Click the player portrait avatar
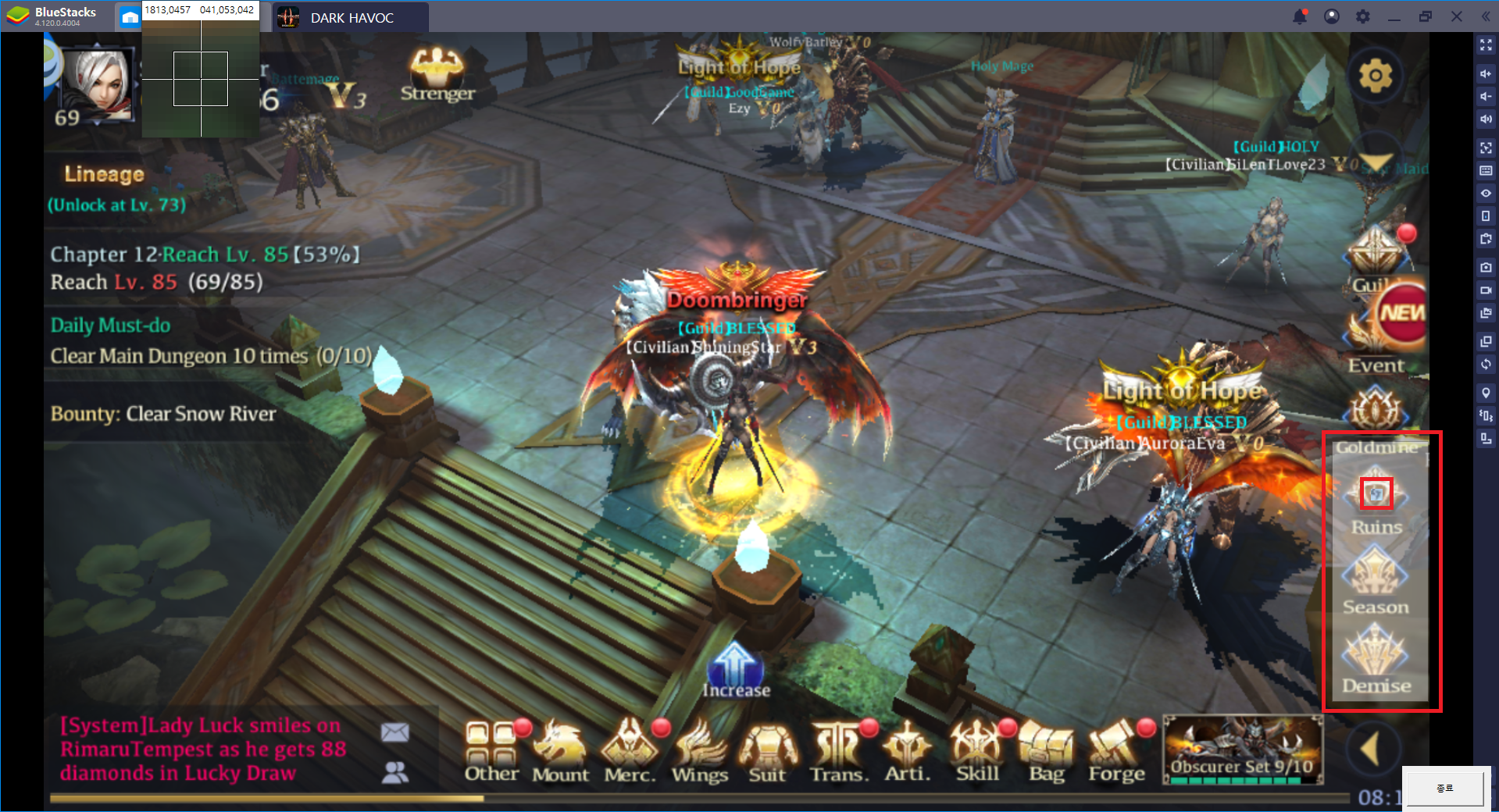Screen dimensions: 1499x812 [x=98, y=84]
